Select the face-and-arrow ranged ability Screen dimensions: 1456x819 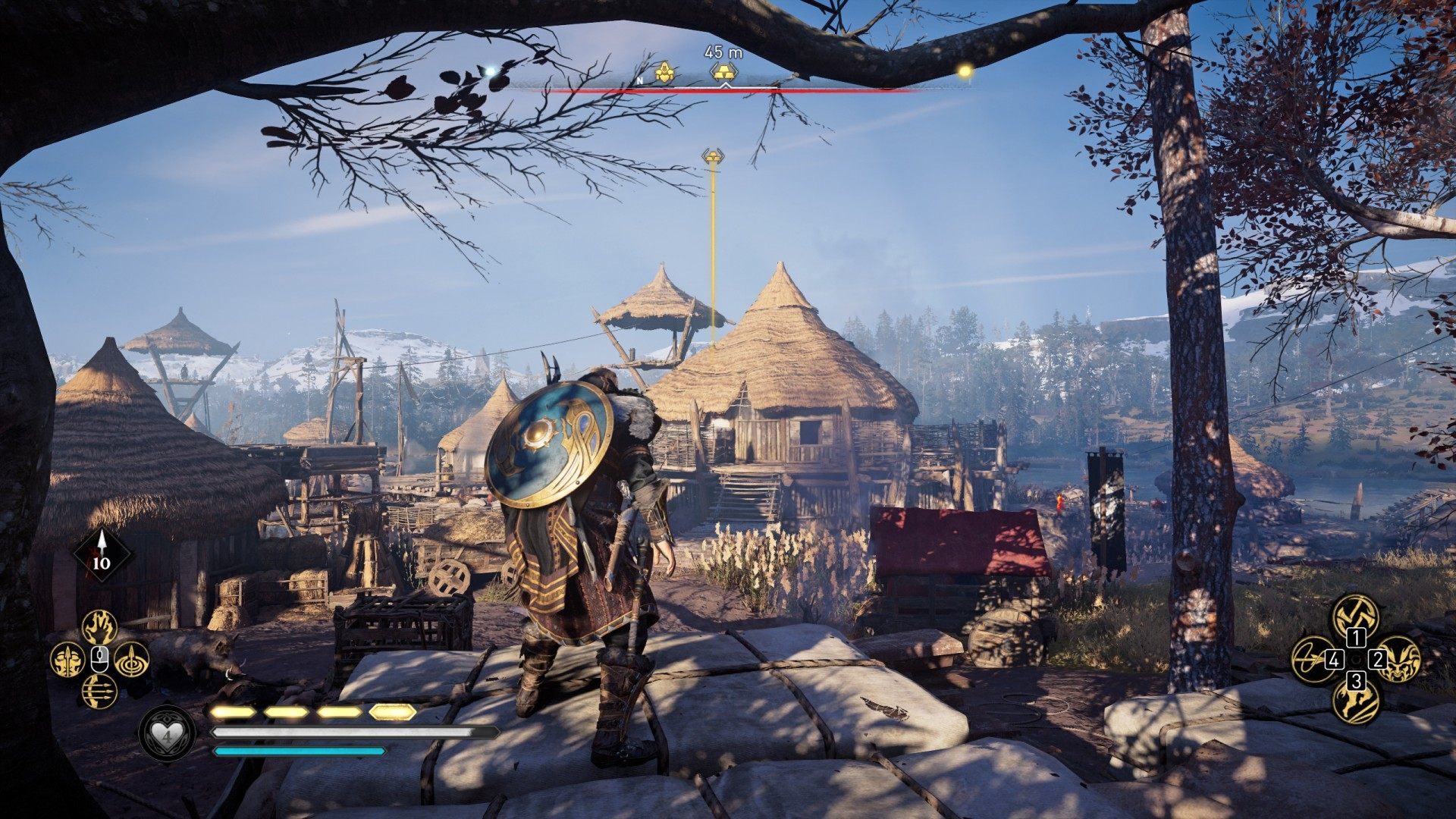click(67, 660)
